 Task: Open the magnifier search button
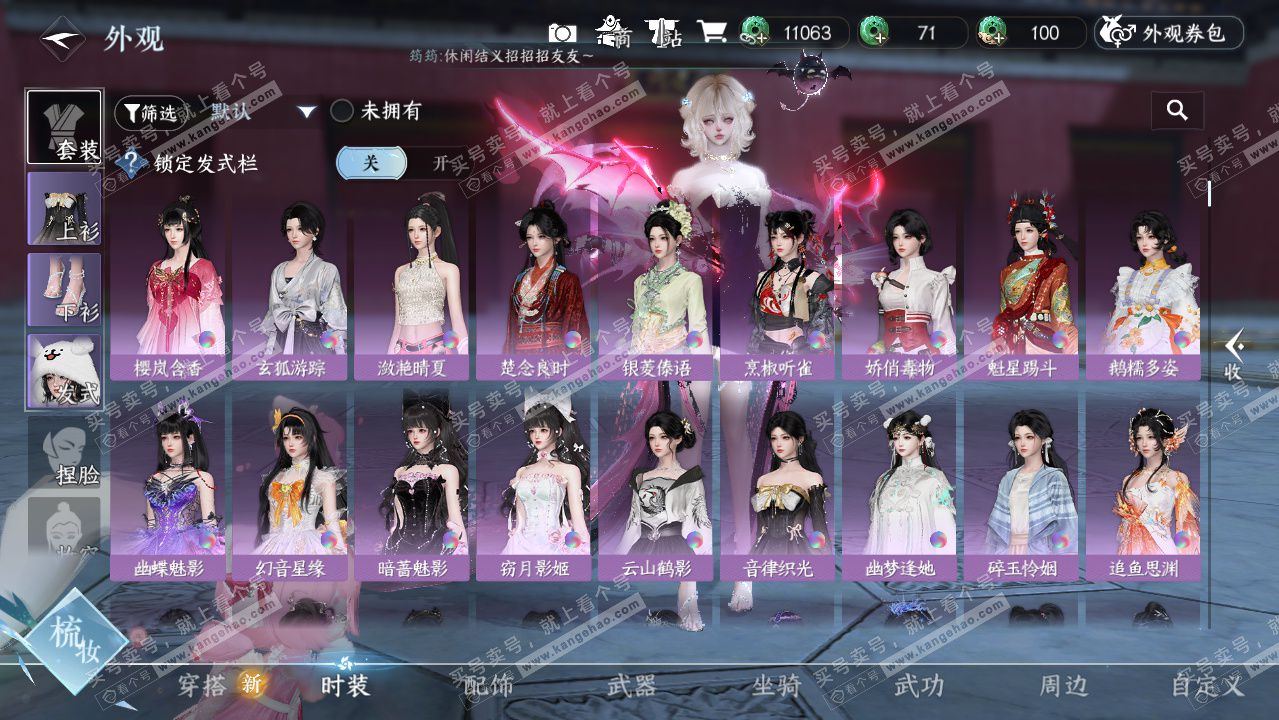click(x=1177, y=111)
